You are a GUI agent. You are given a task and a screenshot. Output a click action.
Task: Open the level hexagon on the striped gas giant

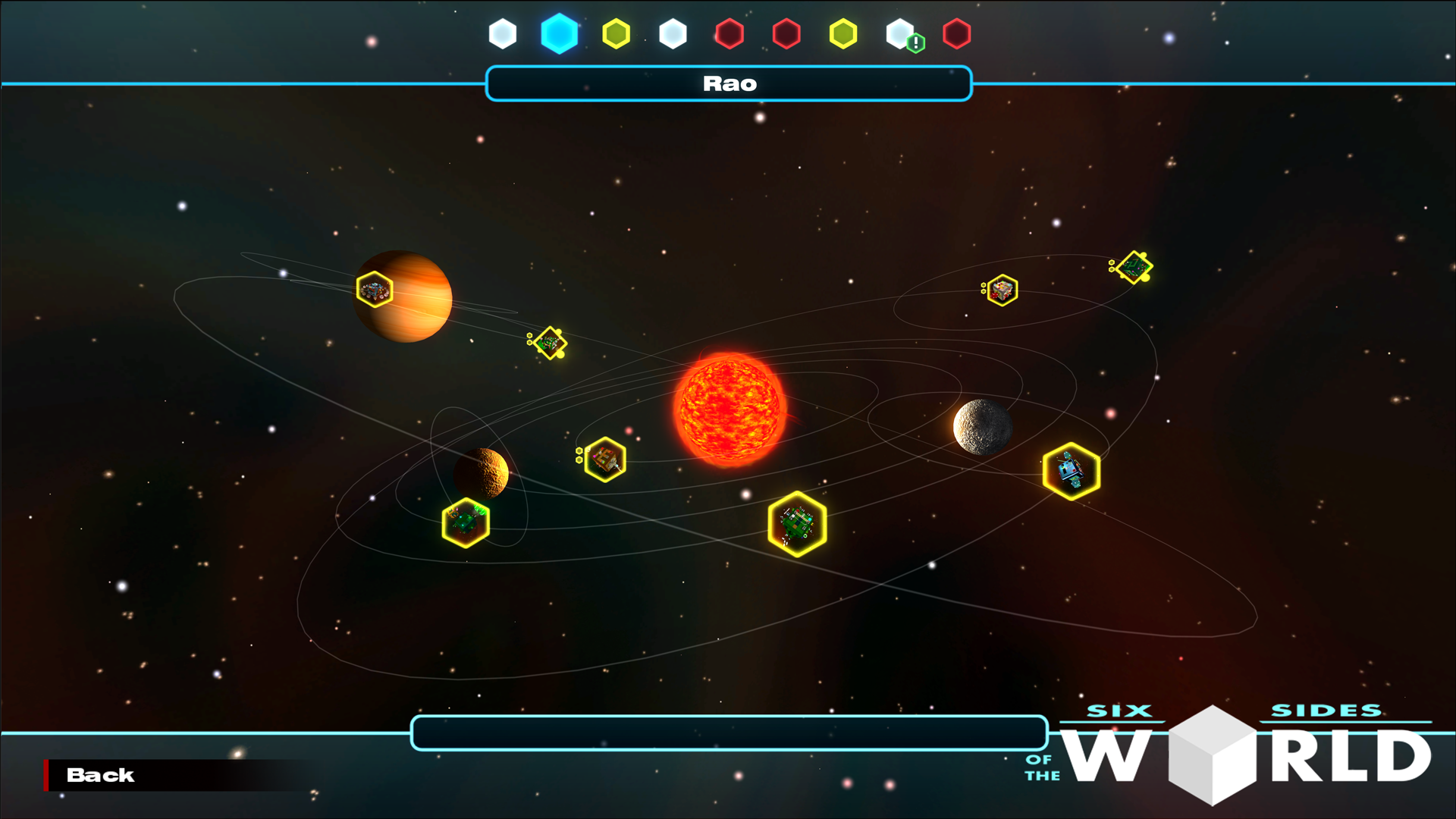pyautogui.click(x=373, y=289)
